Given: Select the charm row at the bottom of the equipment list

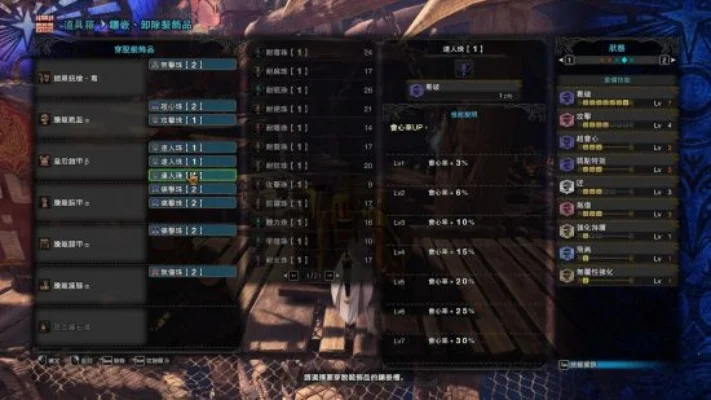Looking at the screenshot, I should point(90,326).
